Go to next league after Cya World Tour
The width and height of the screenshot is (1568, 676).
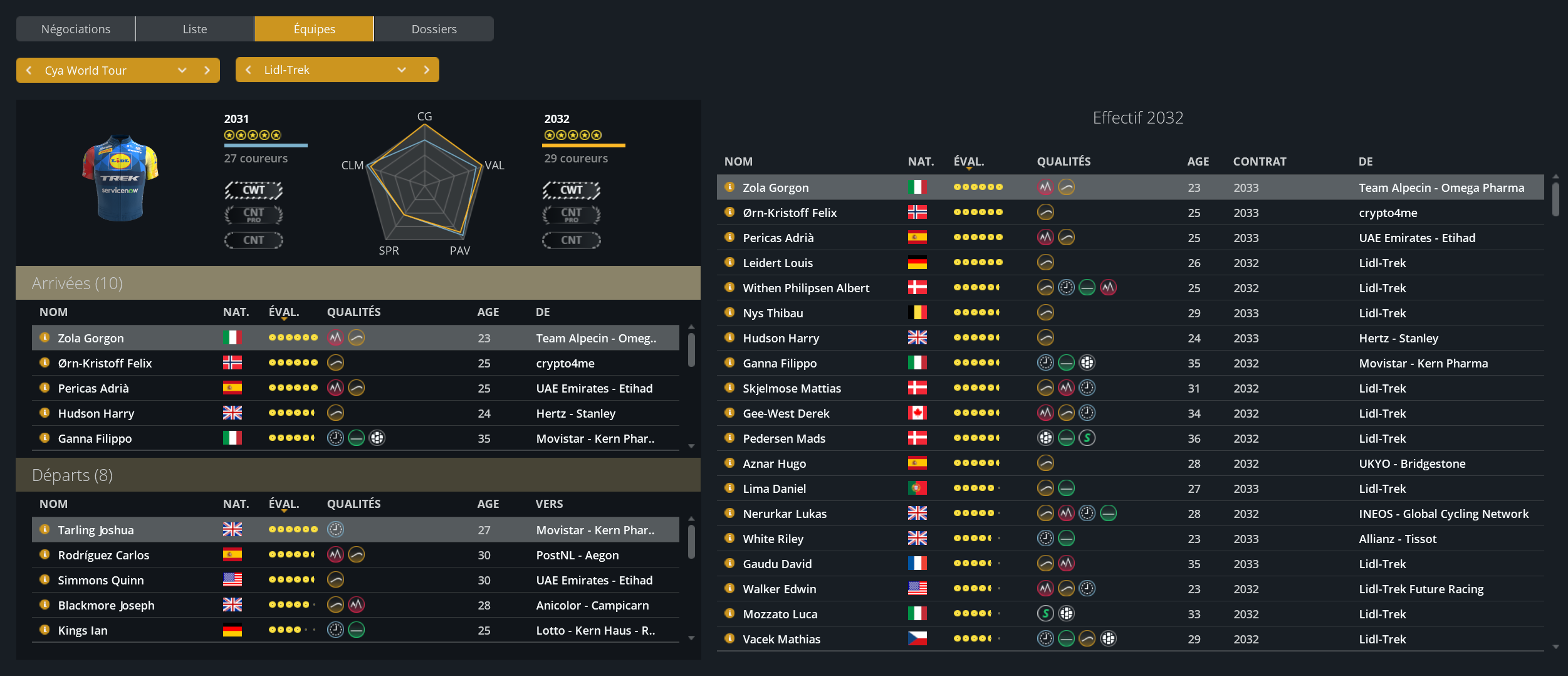(x=207, y=70)
